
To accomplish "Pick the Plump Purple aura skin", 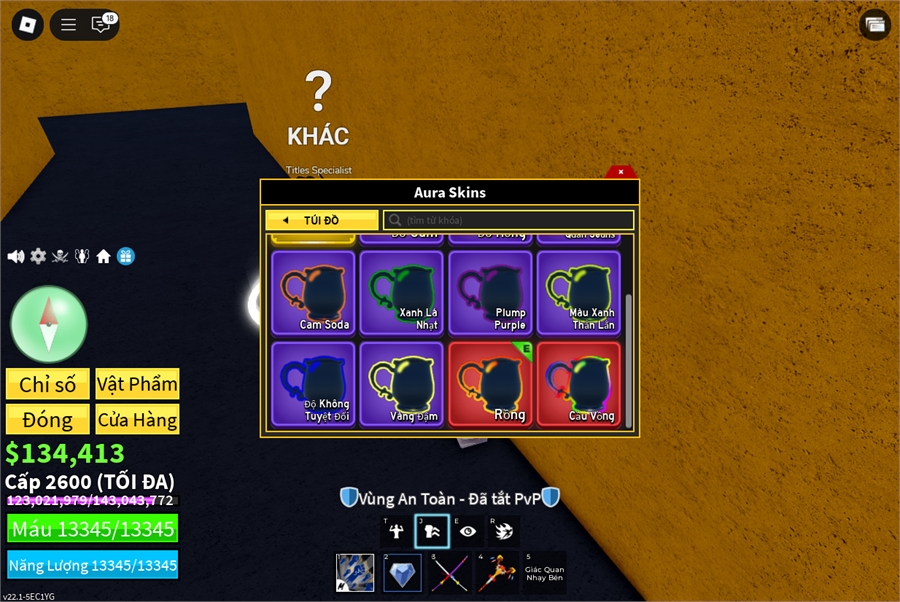I will 490,292.
